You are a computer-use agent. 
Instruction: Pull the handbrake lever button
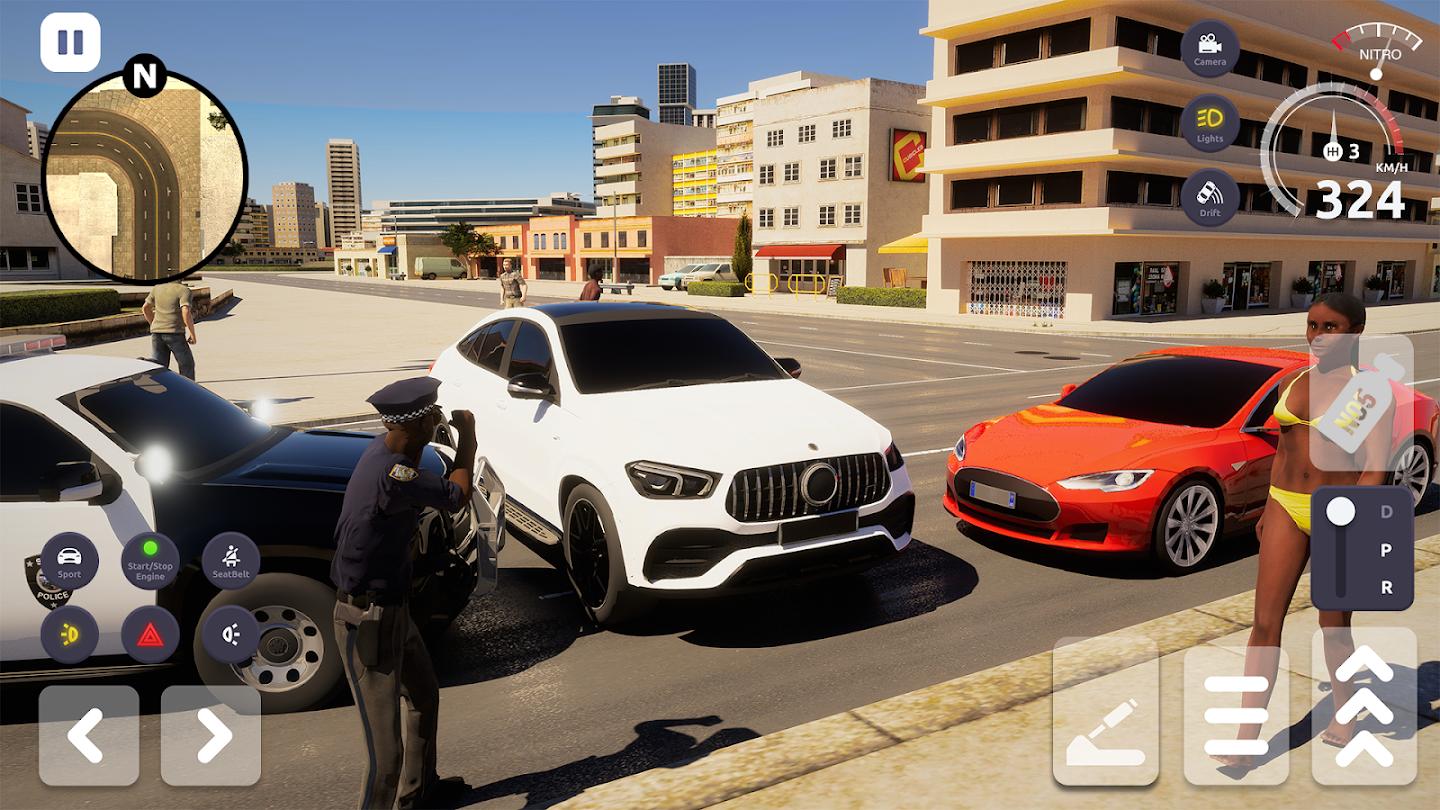(1105, 712)
